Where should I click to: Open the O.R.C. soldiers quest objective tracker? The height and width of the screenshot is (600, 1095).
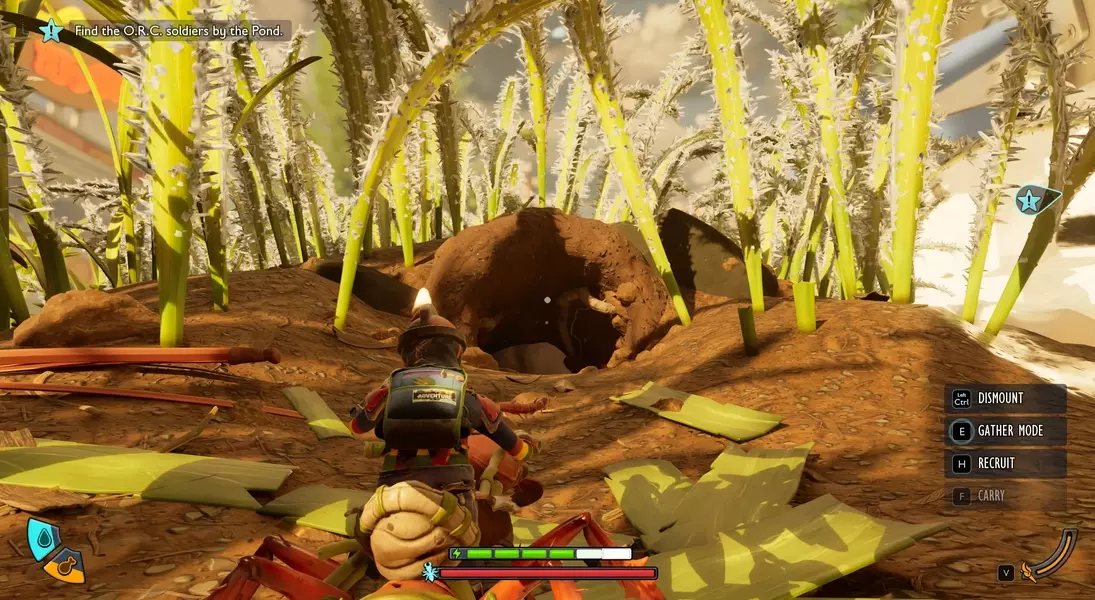178,31
